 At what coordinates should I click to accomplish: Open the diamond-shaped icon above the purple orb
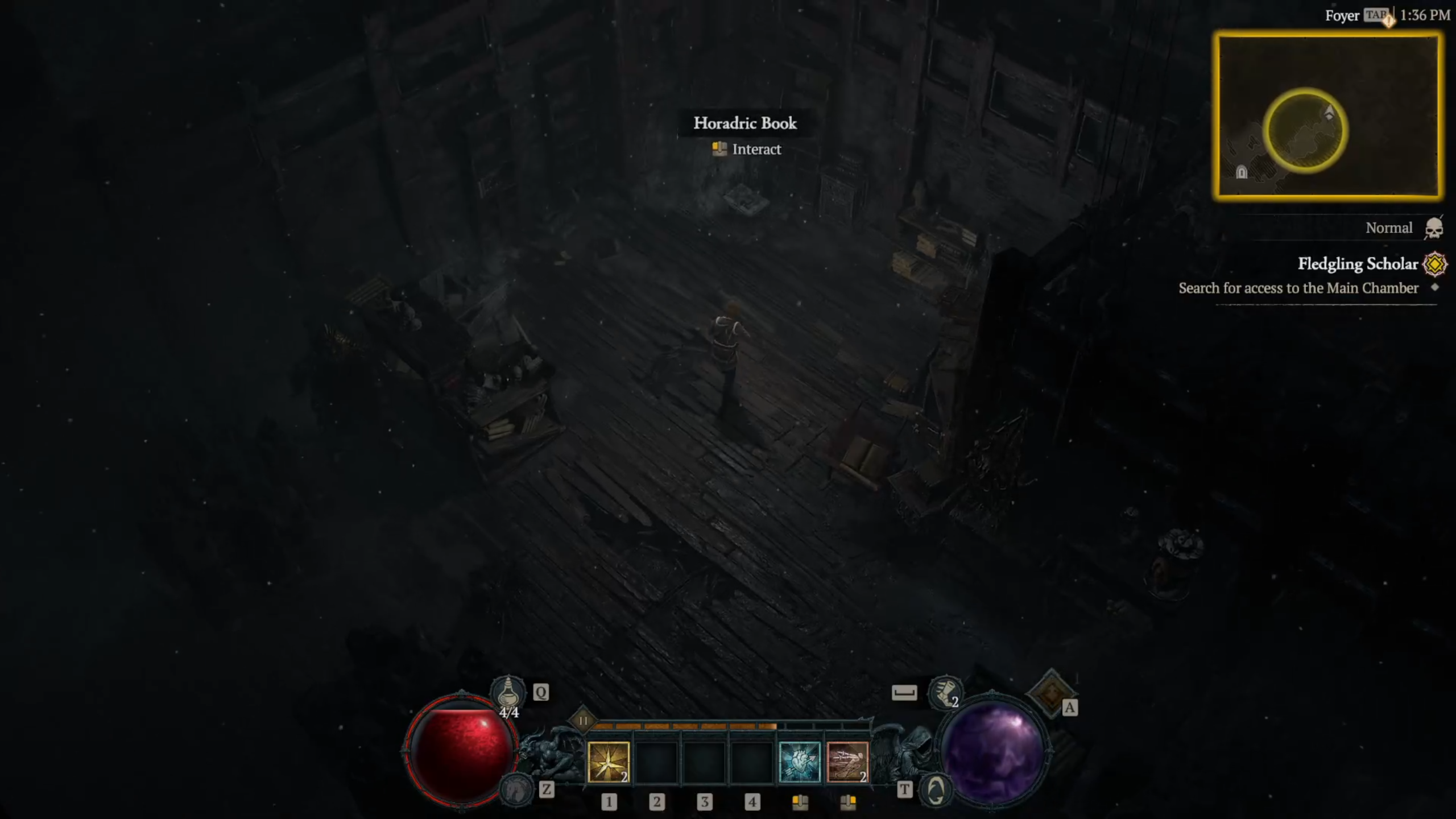1050,692
